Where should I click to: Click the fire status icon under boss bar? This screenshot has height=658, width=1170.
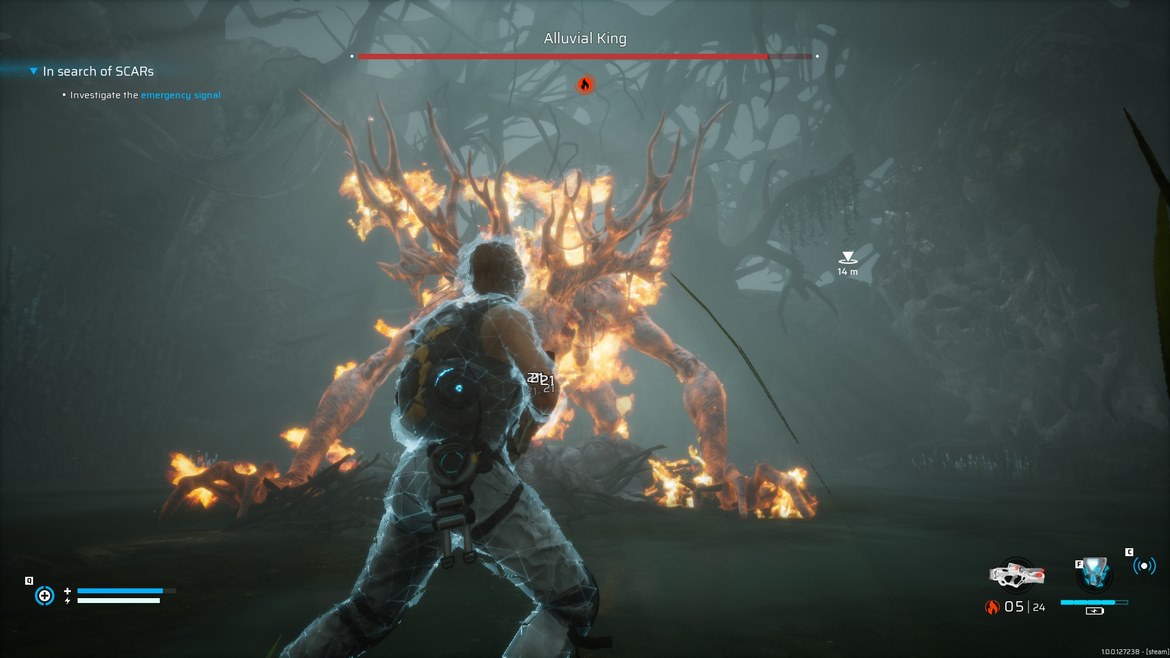click(x=585, y=84)
